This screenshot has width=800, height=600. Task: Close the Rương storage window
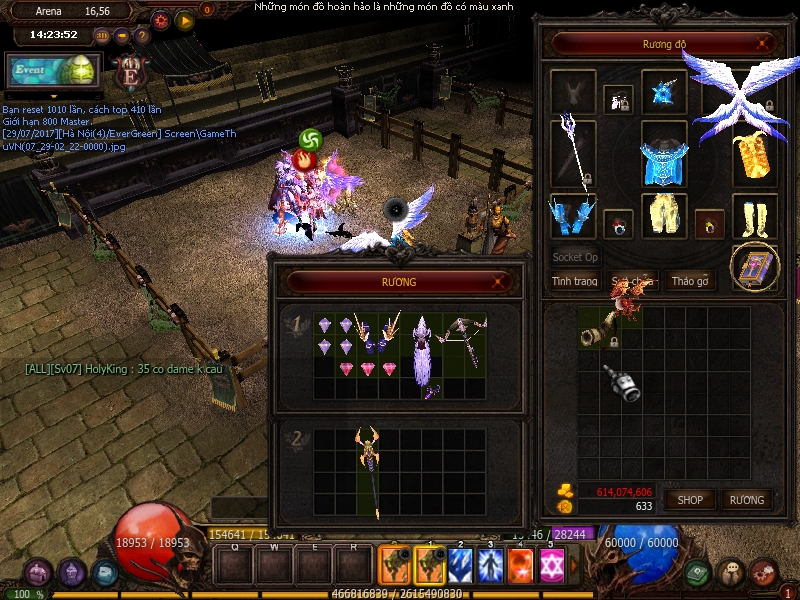pos(498,282)
